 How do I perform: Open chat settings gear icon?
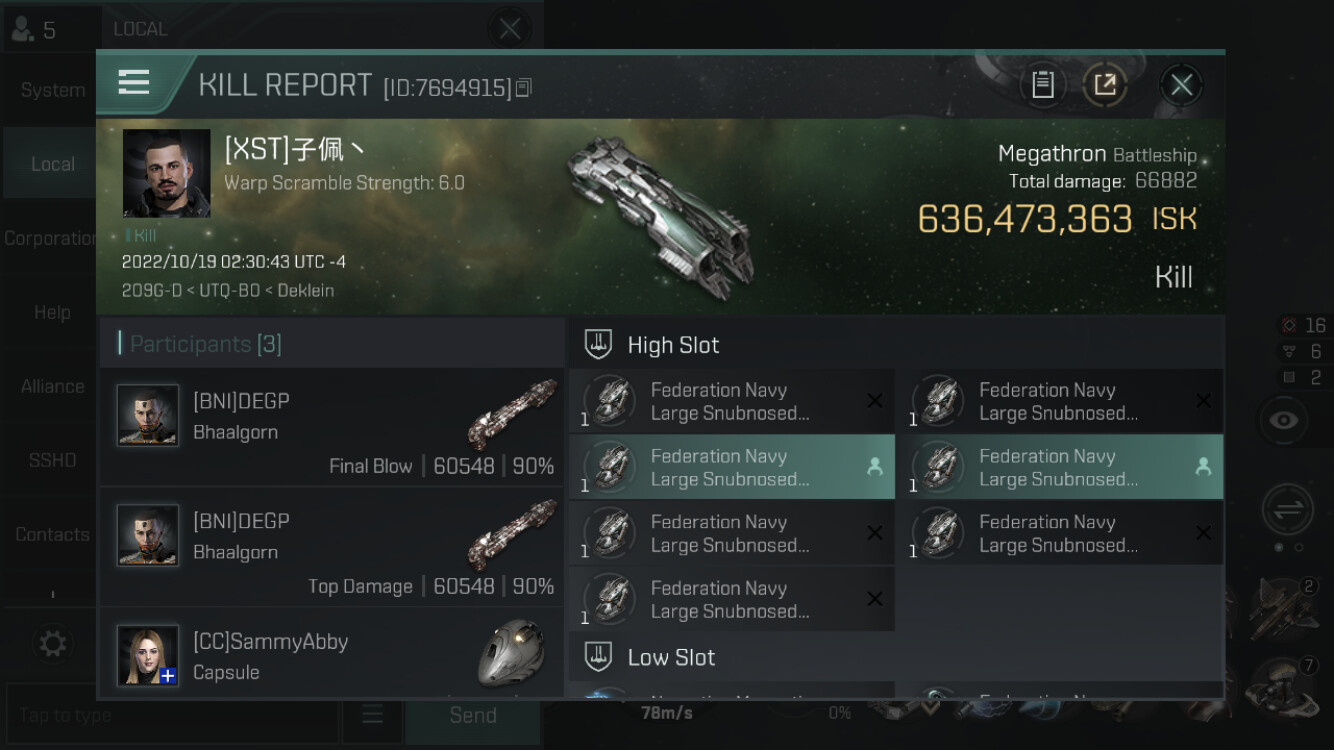click(52, 643)
